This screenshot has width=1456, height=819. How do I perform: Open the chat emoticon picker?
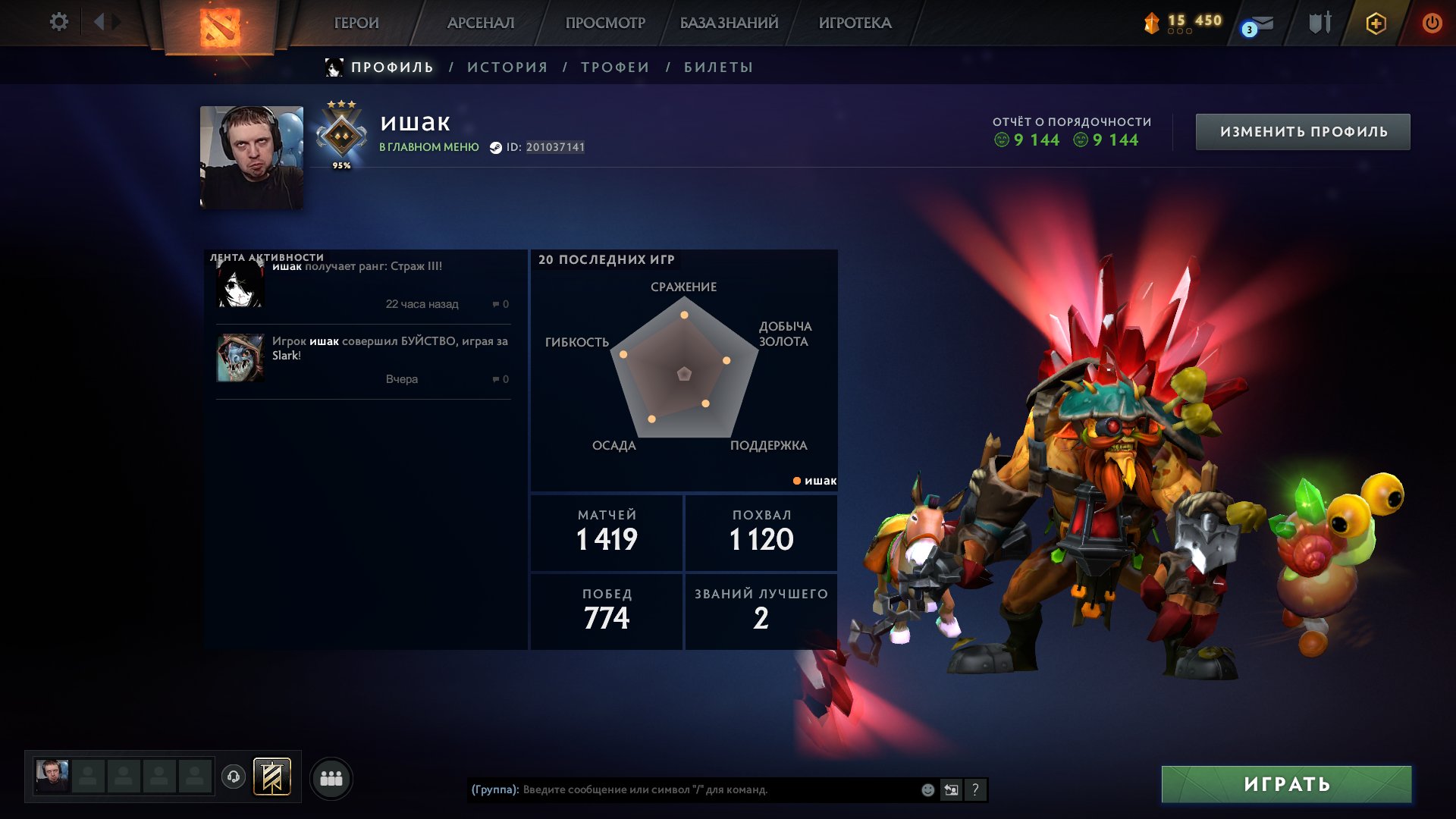927,789
